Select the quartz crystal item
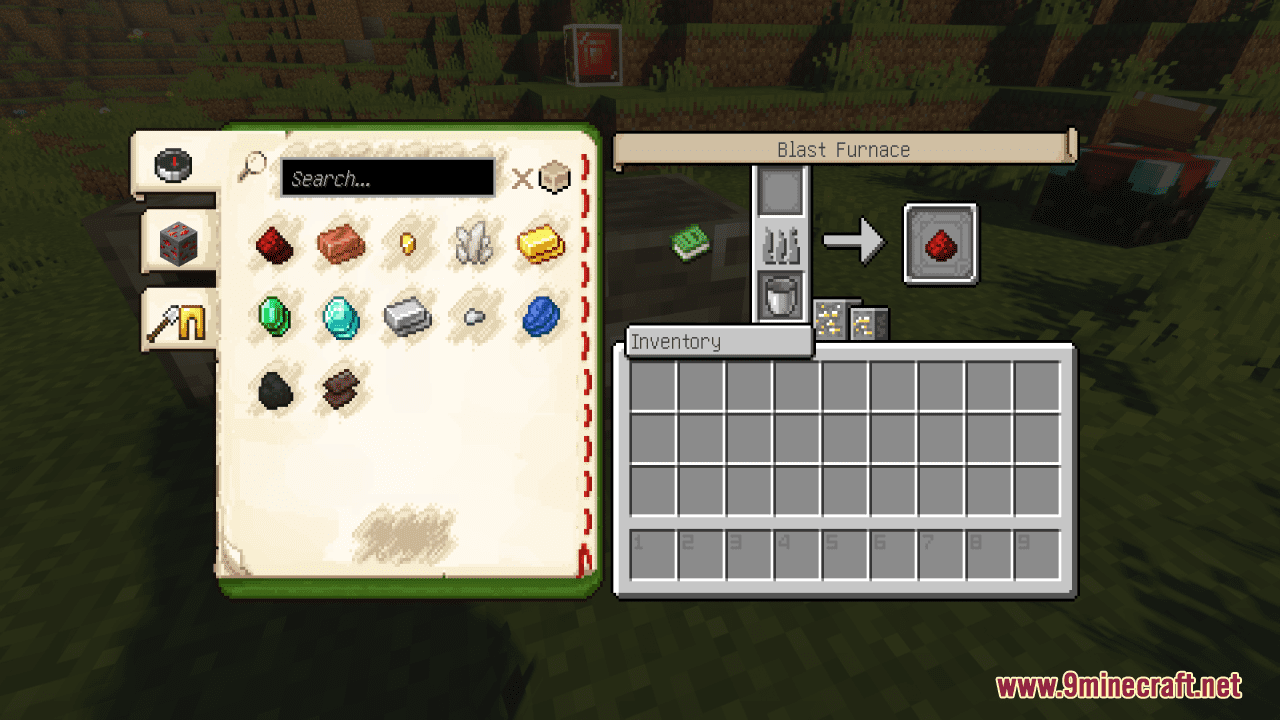Viewport: 1280px width, 720px height. (473, 243)
